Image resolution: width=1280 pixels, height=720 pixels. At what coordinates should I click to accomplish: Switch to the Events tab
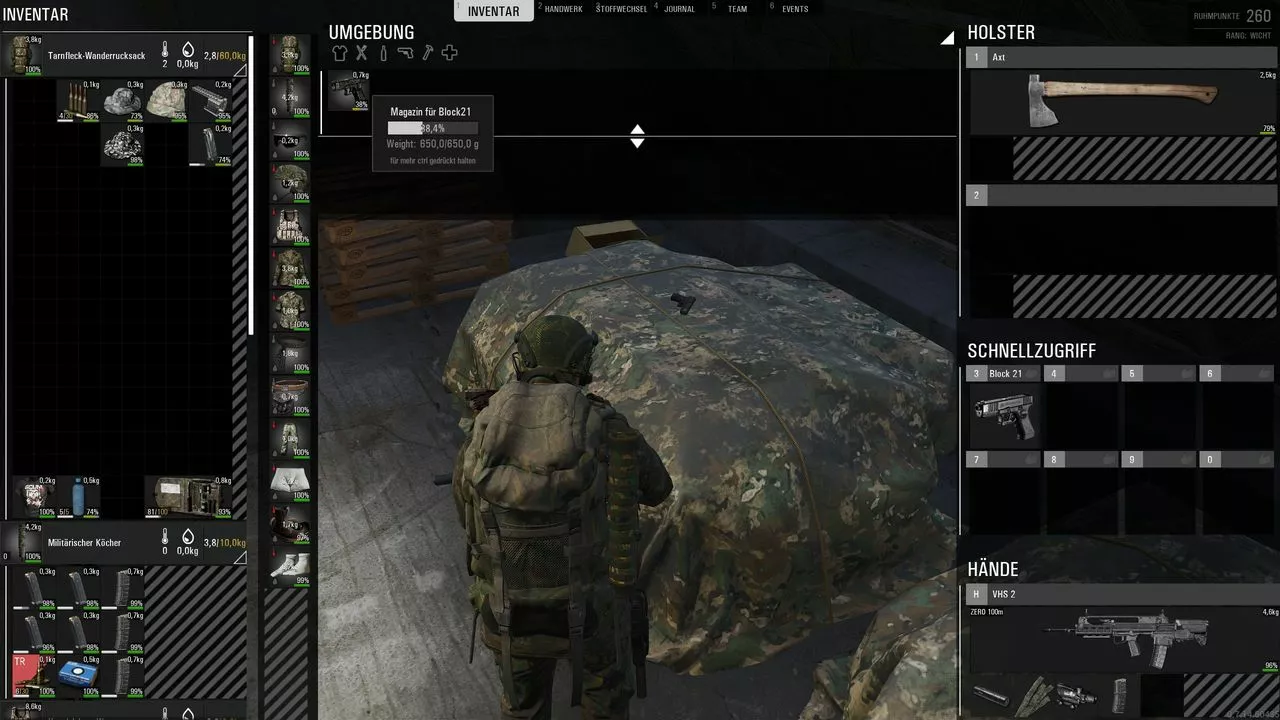pyautogui.click(x=795, y=9)
